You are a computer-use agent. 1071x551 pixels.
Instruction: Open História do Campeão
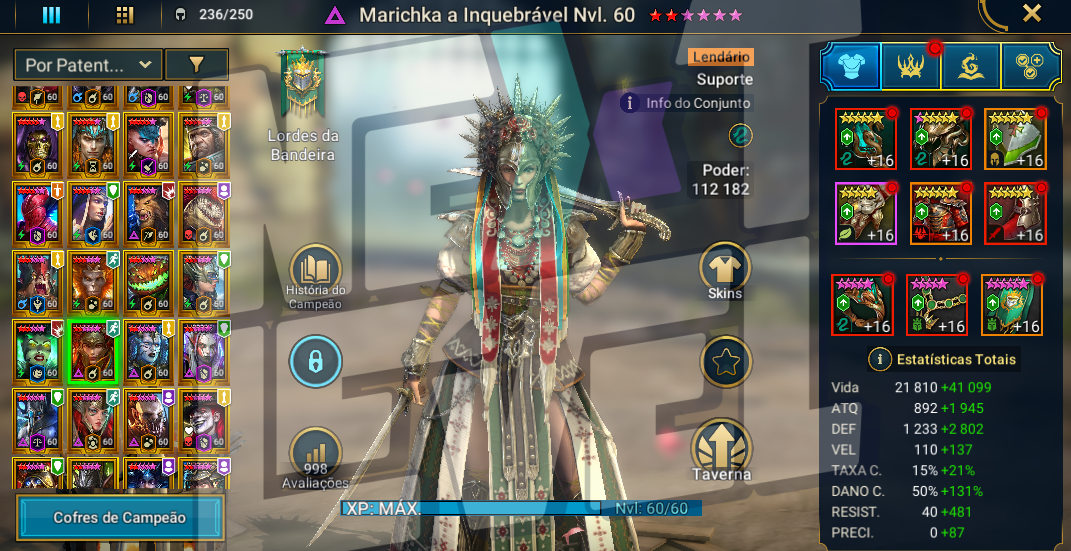(x=315, y=273)
